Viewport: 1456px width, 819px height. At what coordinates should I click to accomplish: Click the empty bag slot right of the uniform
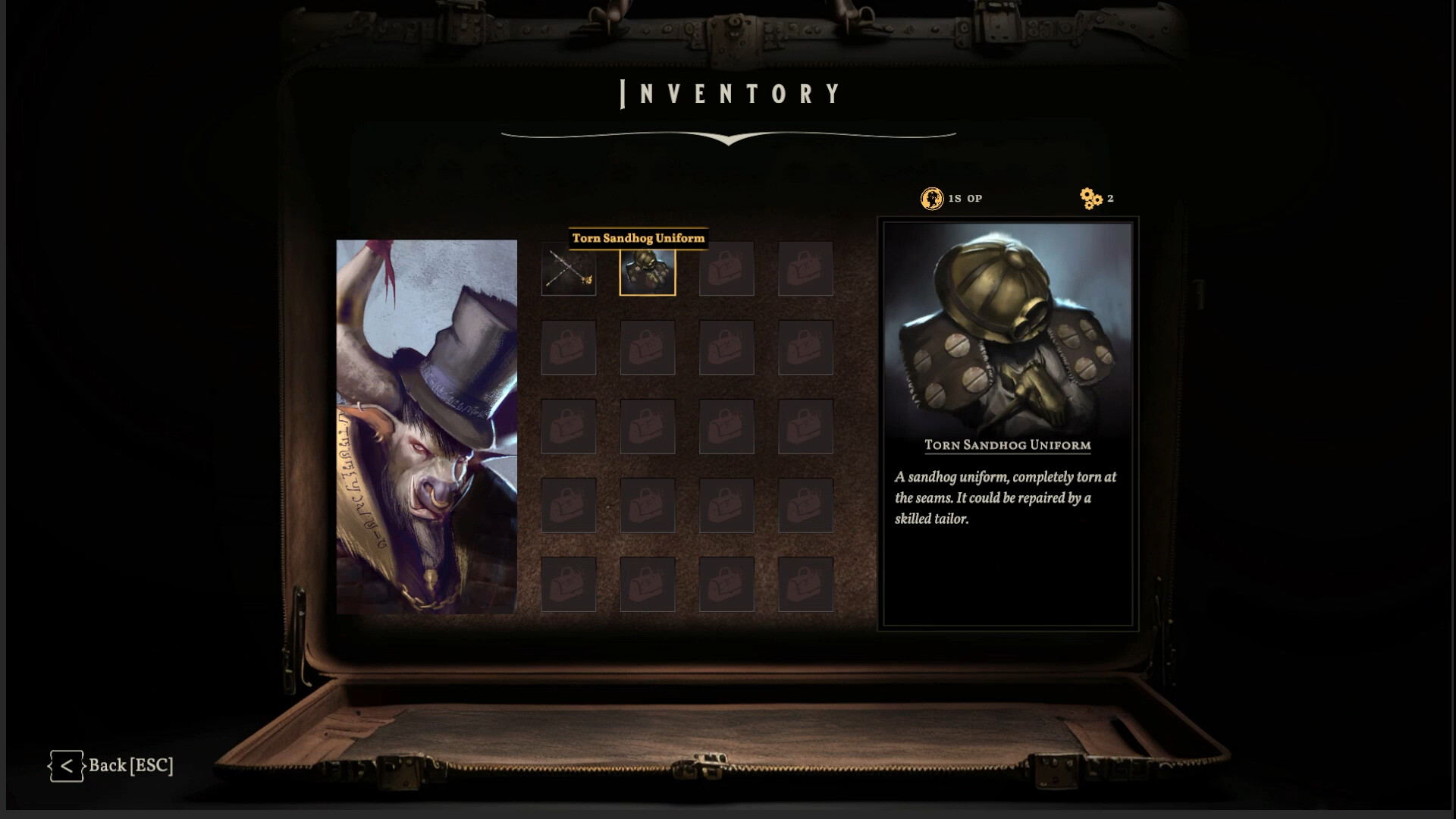(726, 268)
